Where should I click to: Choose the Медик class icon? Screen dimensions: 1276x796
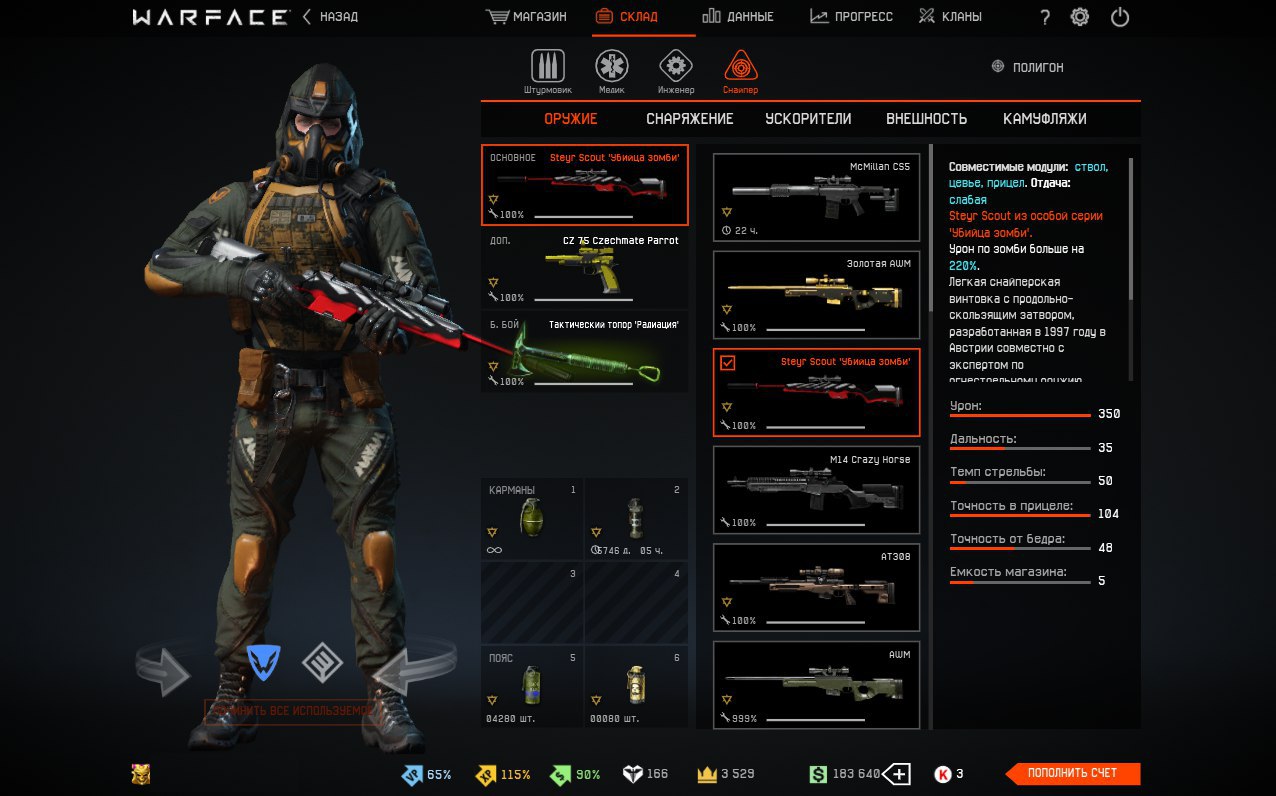click(x=611, y=72)
